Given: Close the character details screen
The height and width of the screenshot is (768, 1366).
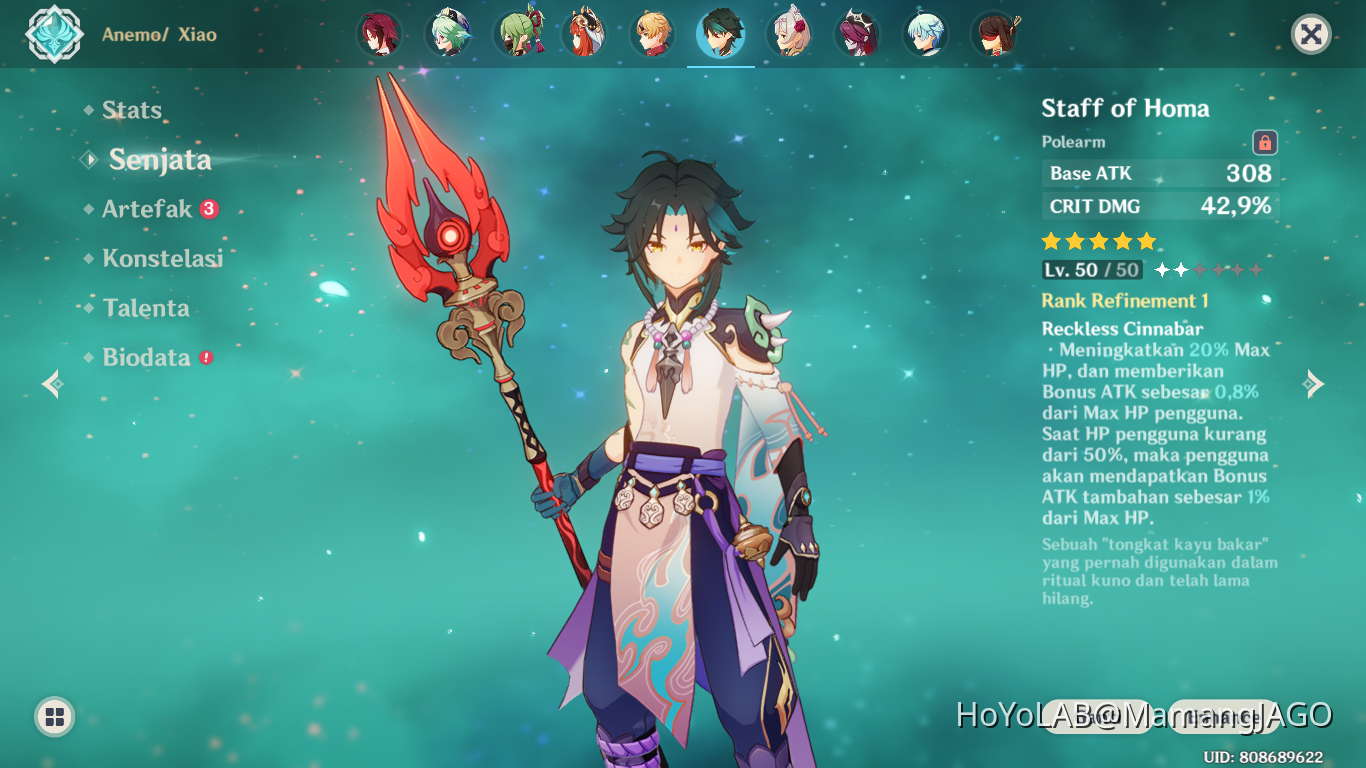Looking at the screenshot, I should pos(1310,33).
